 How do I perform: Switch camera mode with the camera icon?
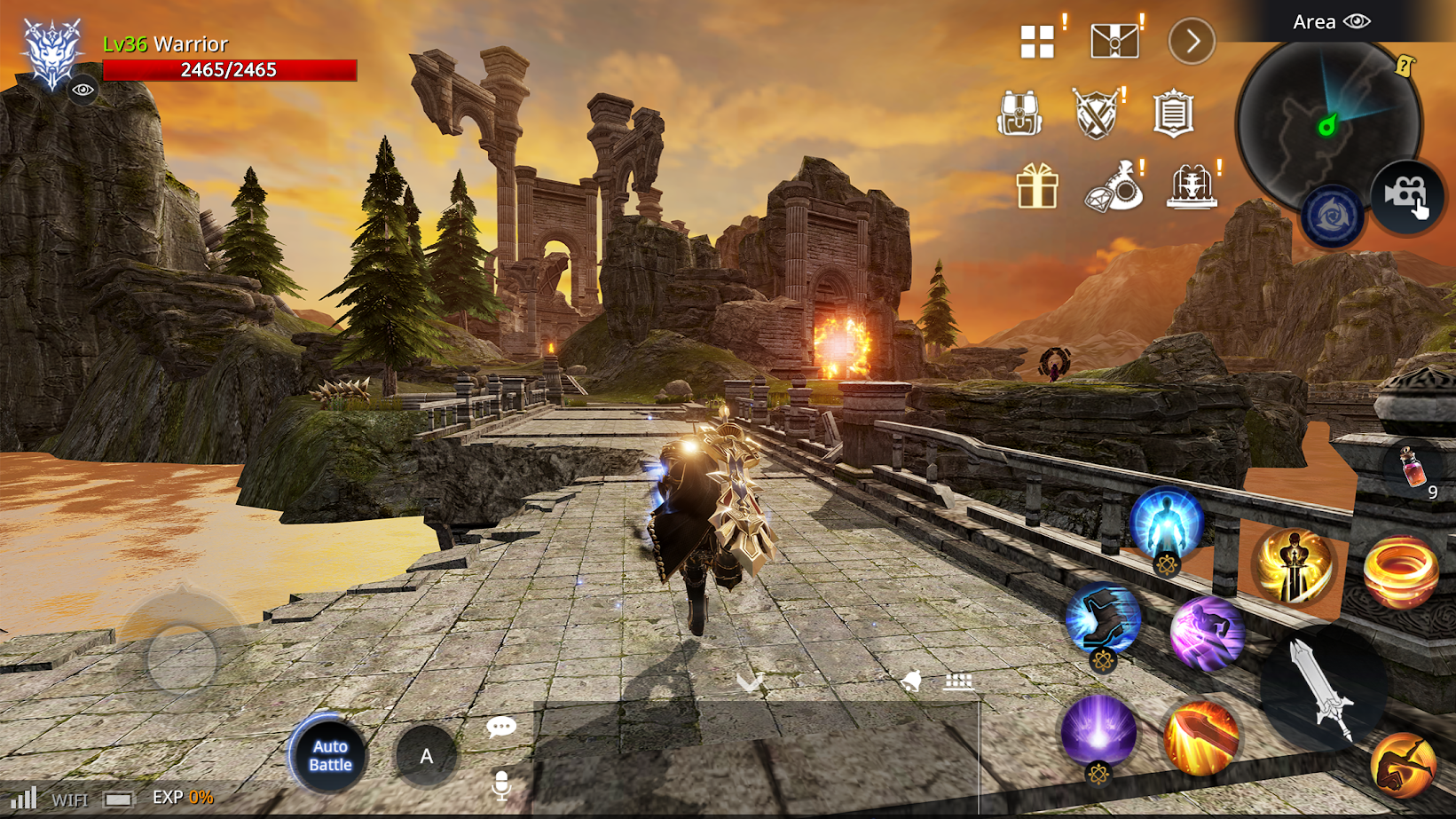pos(1407,195)
